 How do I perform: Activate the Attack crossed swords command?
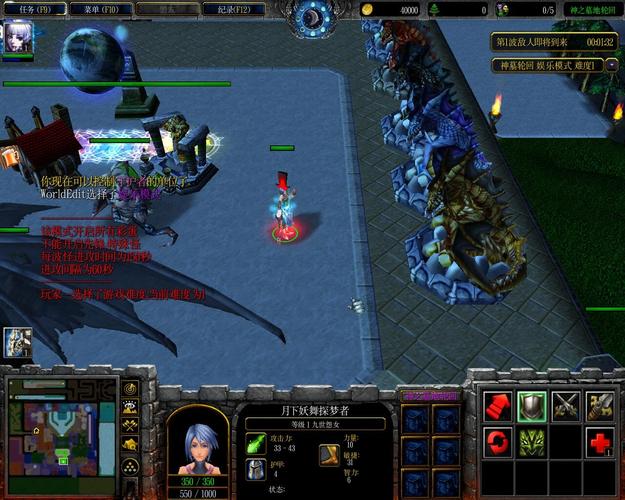pos(566,404)
